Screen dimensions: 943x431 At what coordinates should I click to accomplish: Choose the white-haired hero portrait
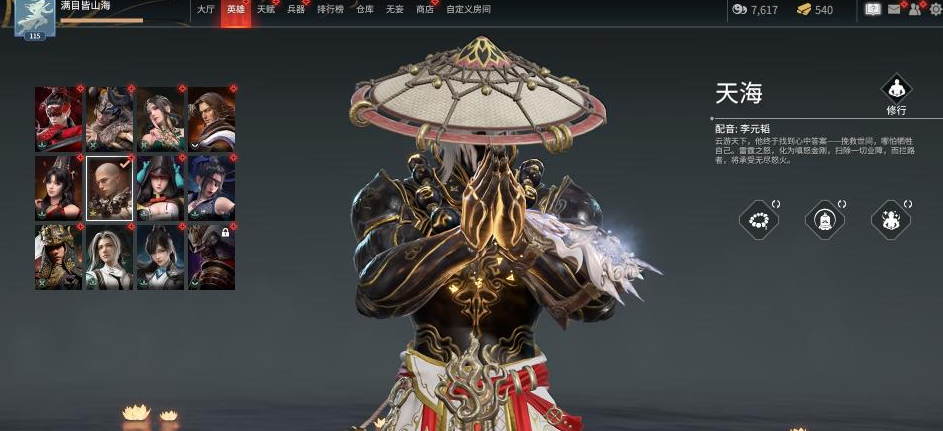pos(109,257)
